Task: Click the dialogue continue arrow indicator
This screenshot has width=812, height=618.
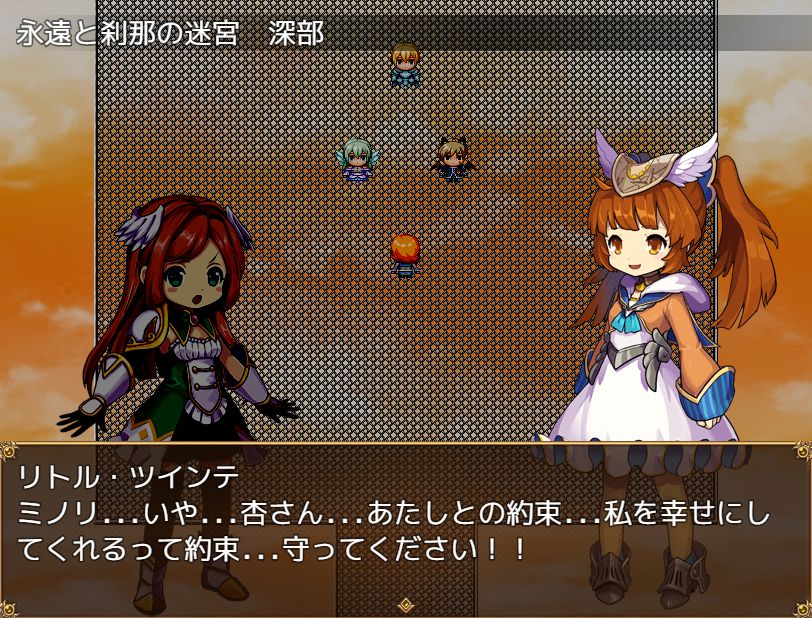Action: 406,604
